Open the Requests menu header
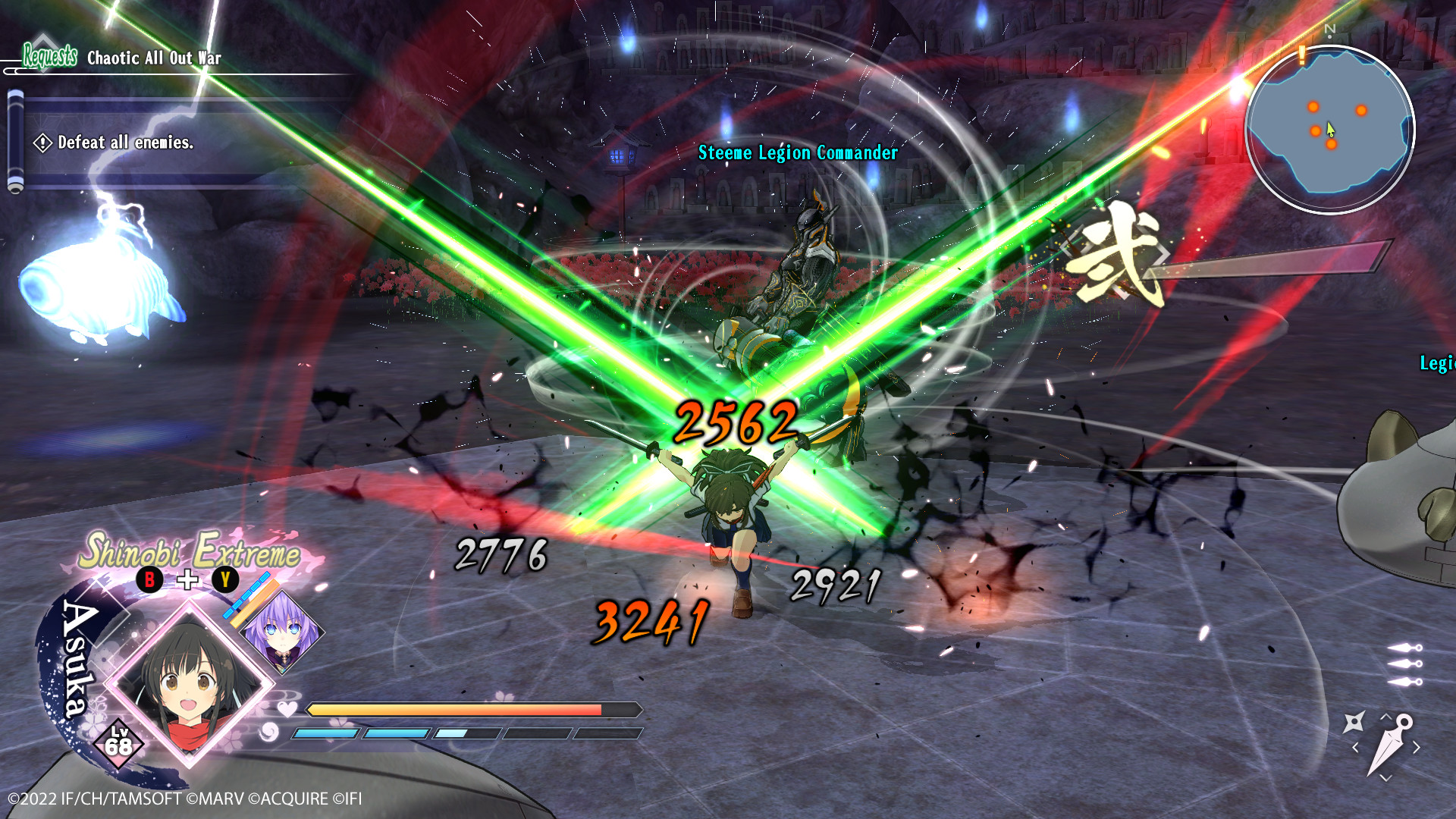The height and width of the screenshot is (819, 1456). (x=49, y=55)
